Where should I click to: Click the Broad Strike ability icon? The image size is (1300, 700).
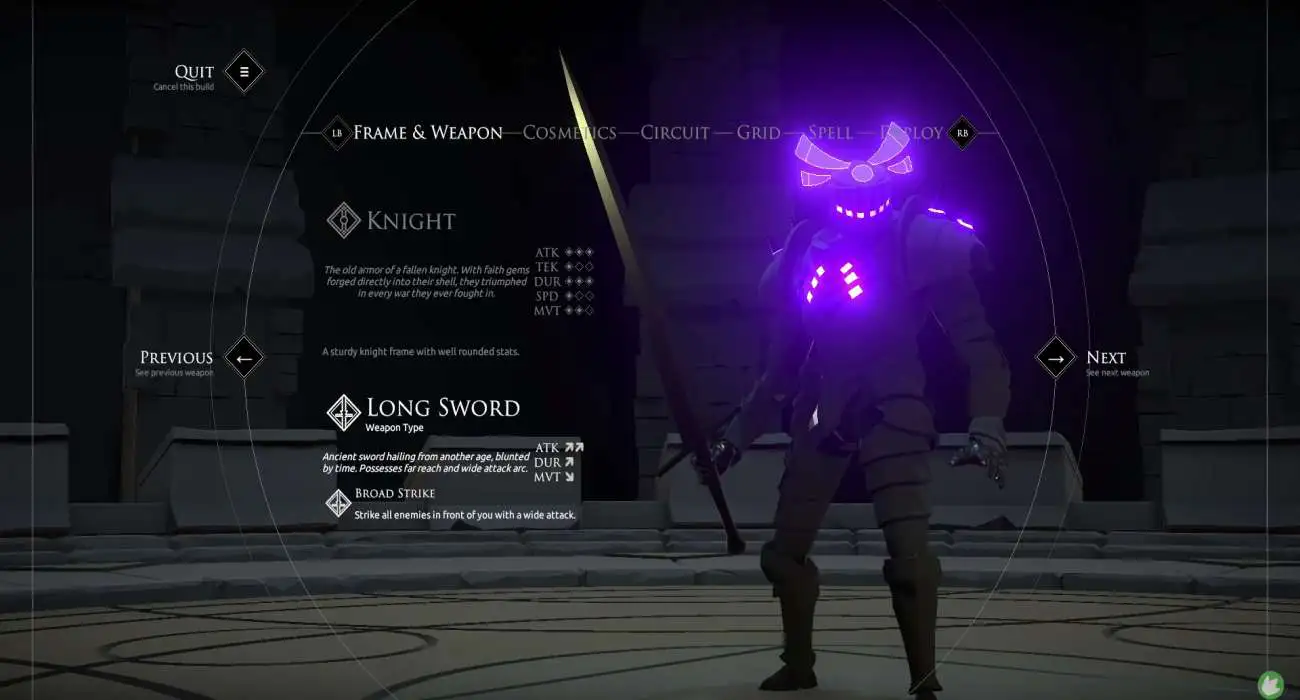tap(339, 503)
